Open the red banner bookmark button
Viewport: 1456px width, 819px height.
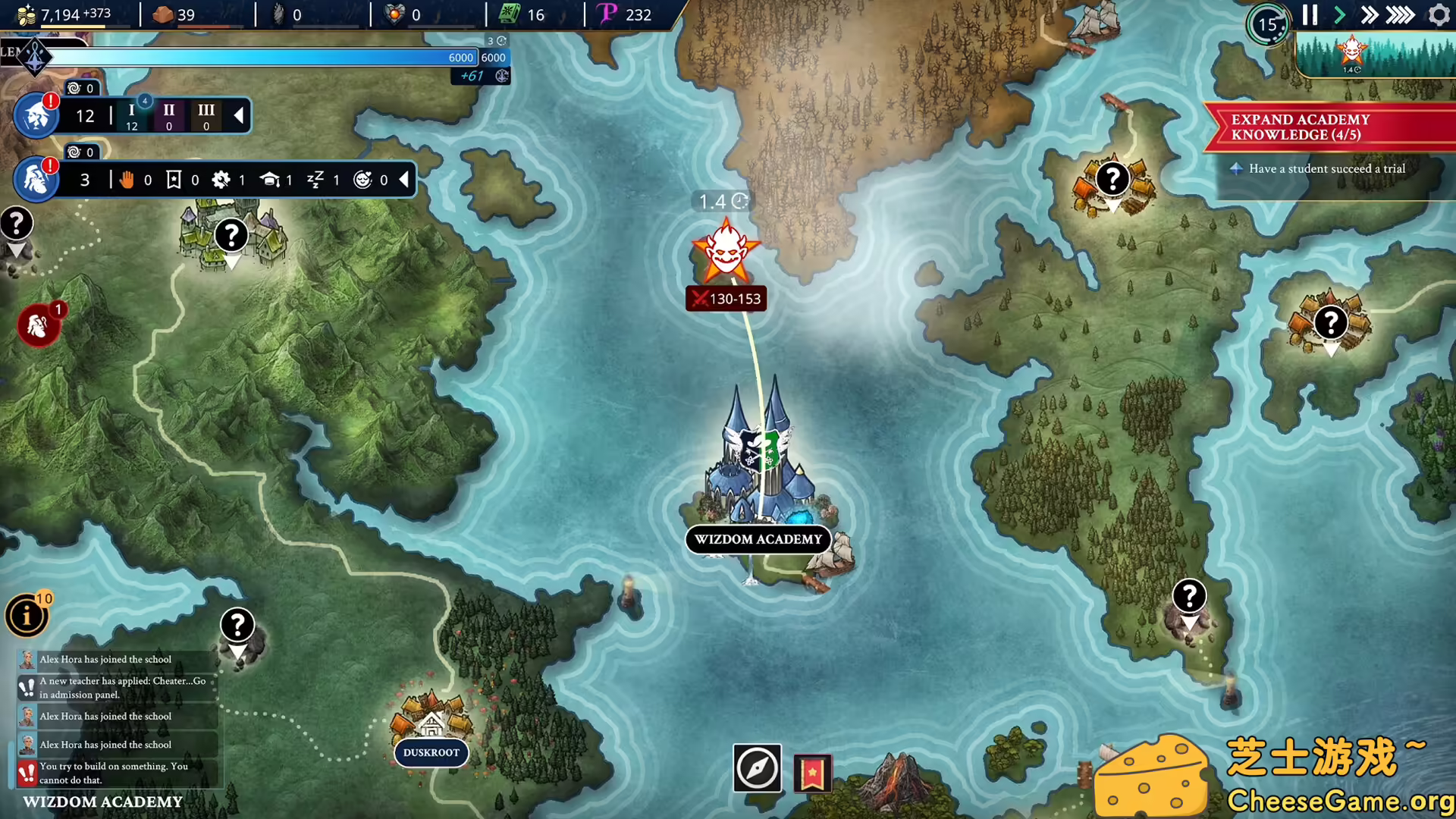pyautogui.click(x=812, y=773)
